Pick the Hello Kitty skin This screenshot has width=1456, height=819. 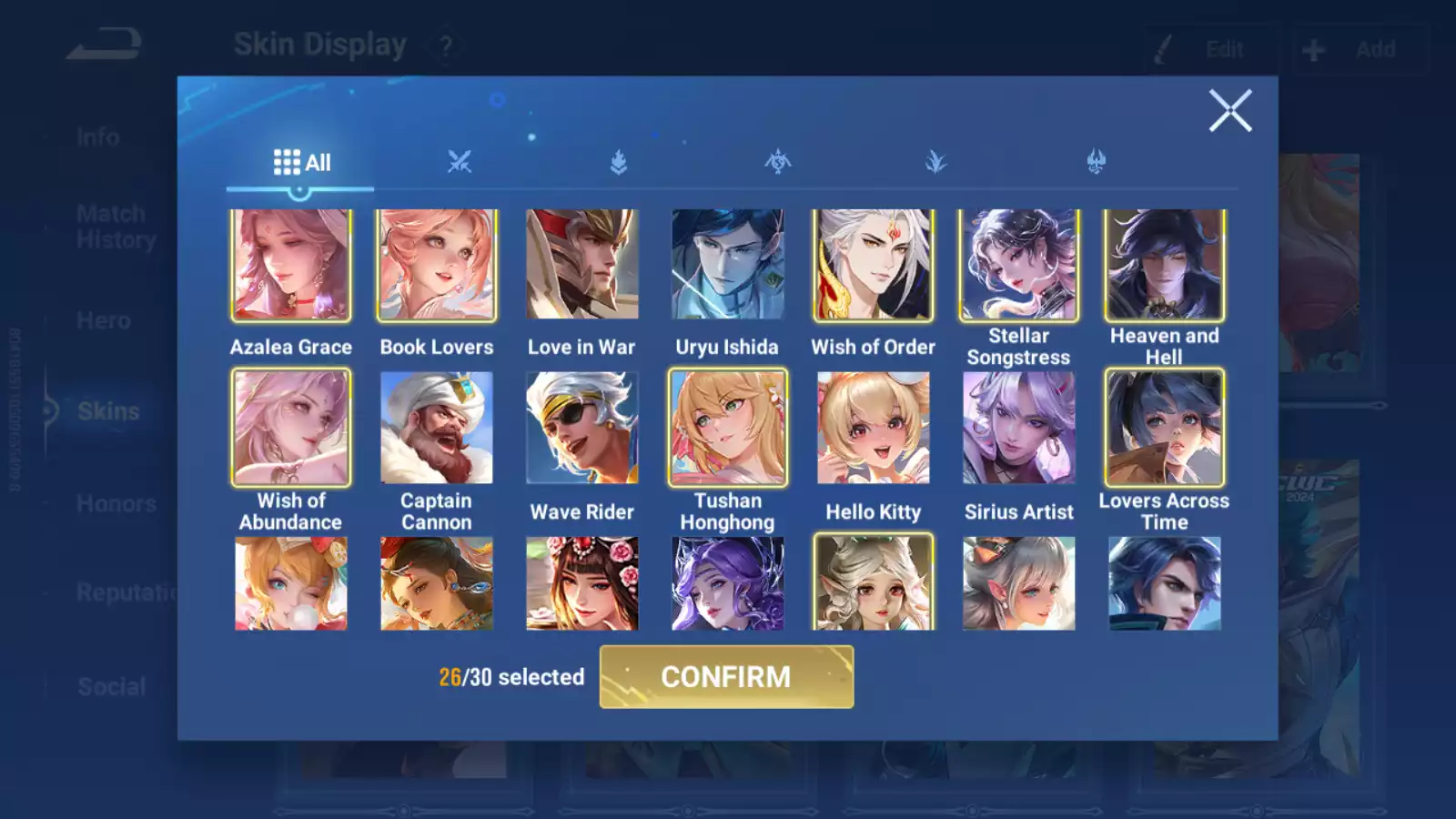(x=874, y=428)
